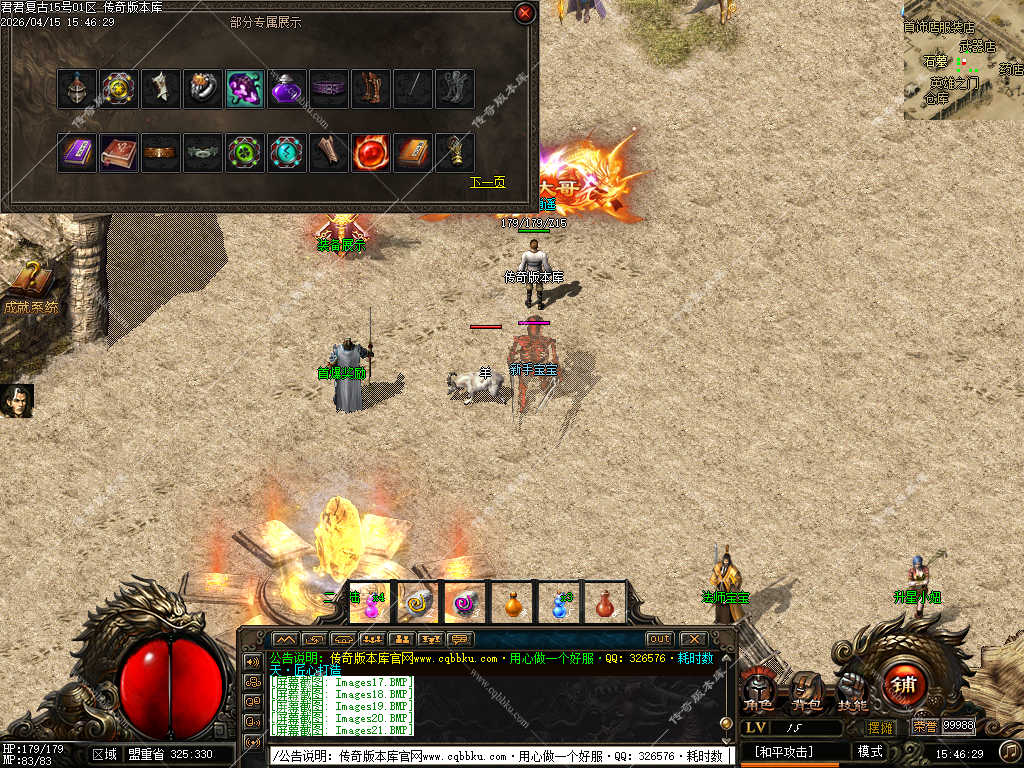Select the purple spell book item
The height and width of the screenshot is (768, 1024).
(x=77, y=153)
